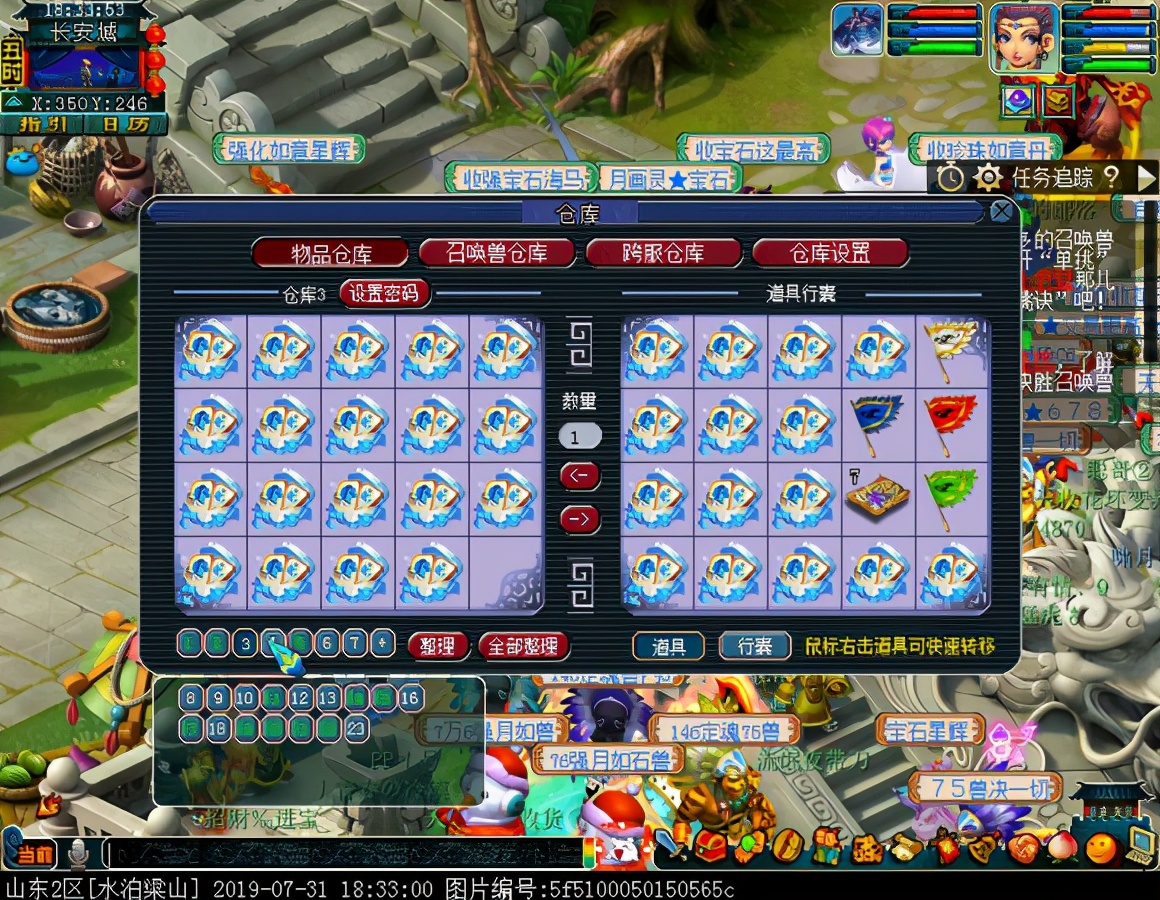The height and width of the screenshot is (900, 1160).
Task: Show the 道具 item bag
Action: point(668,646)
